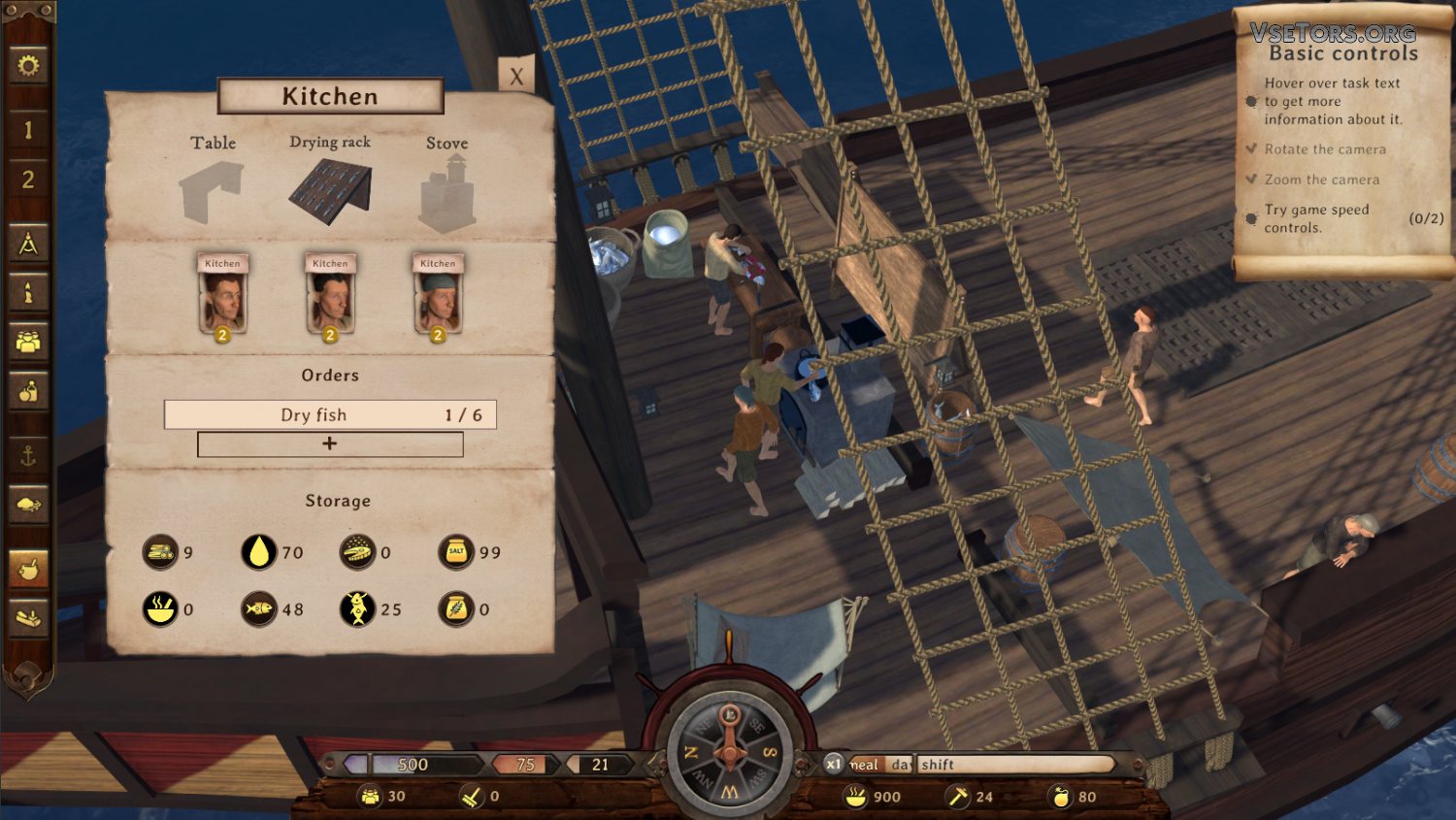
Task: Select the mortar and pestle kitchen button
Action: pos(28,569)
